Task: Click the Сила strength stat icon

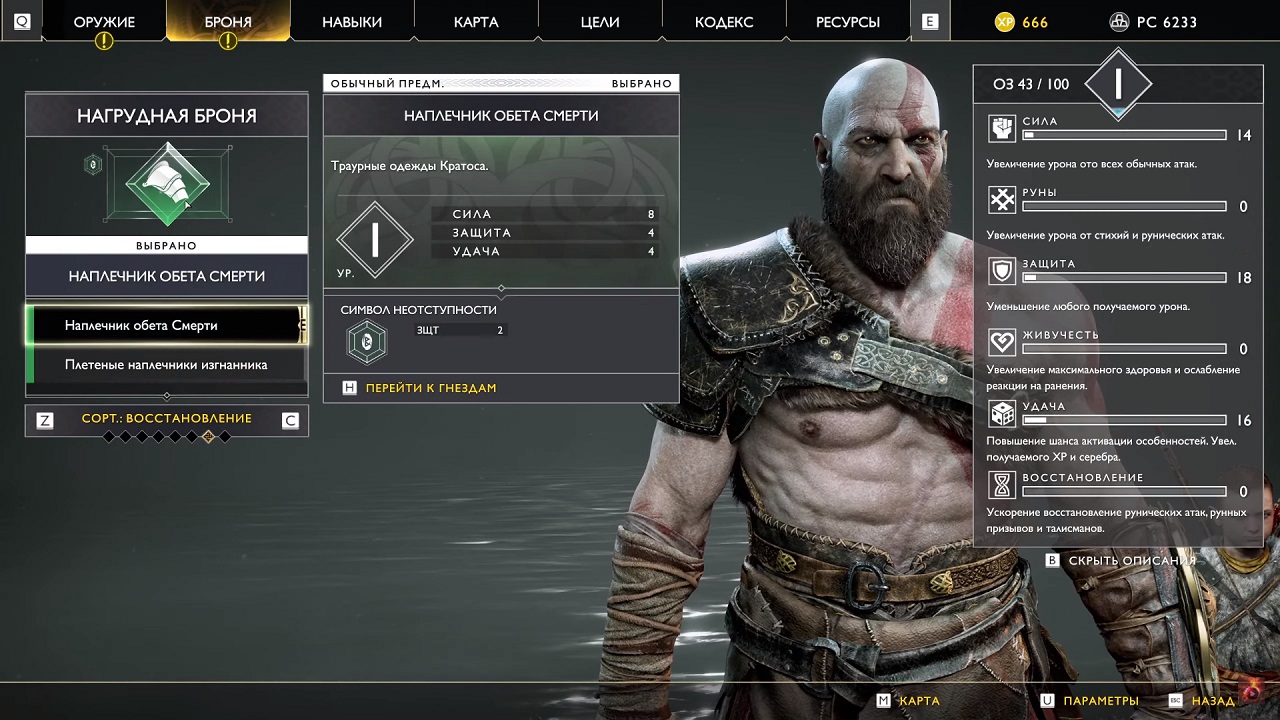Action: pos(1002,128)
